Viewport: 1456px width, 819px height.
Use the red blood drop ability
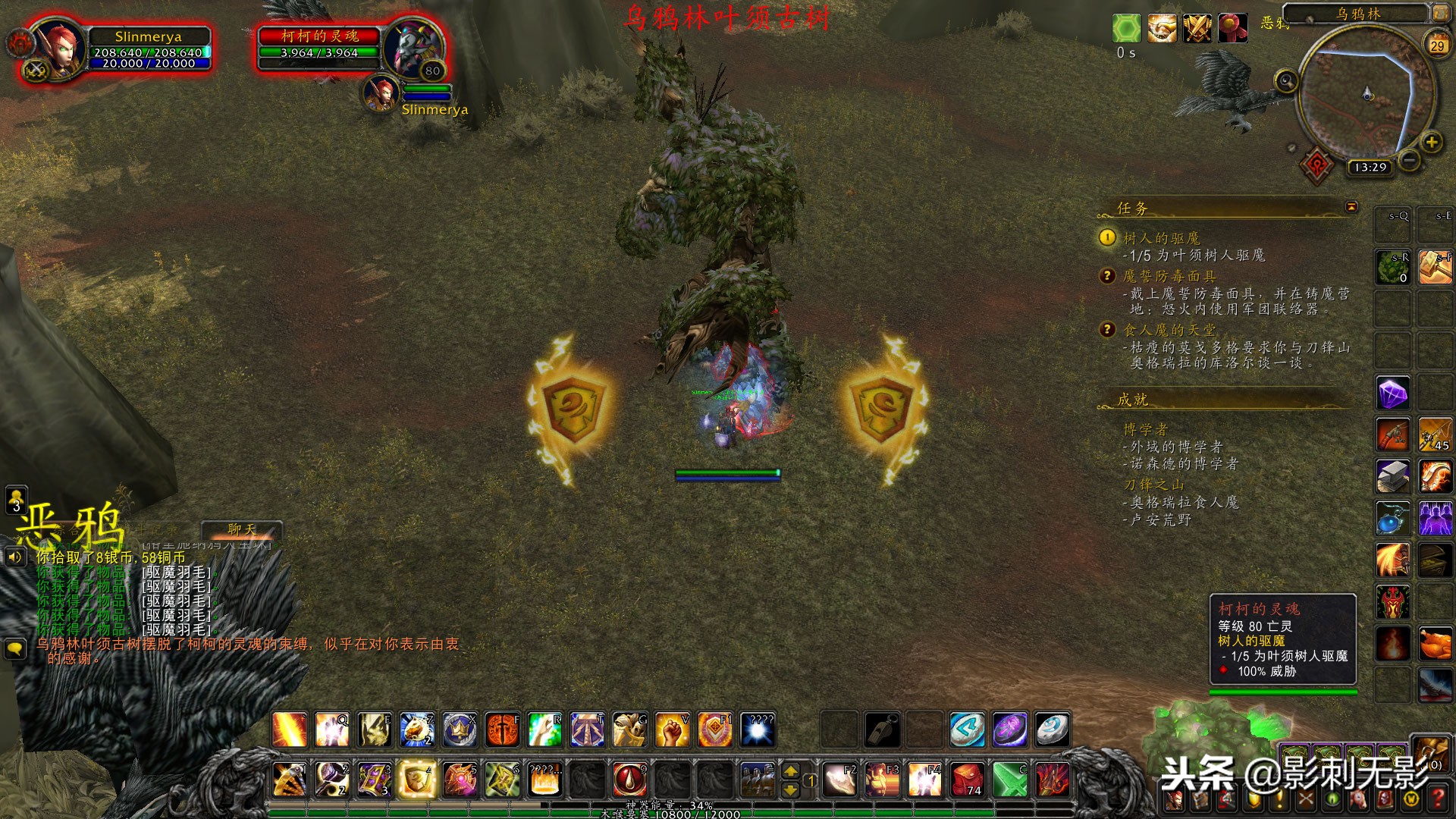tap(629, 779)
